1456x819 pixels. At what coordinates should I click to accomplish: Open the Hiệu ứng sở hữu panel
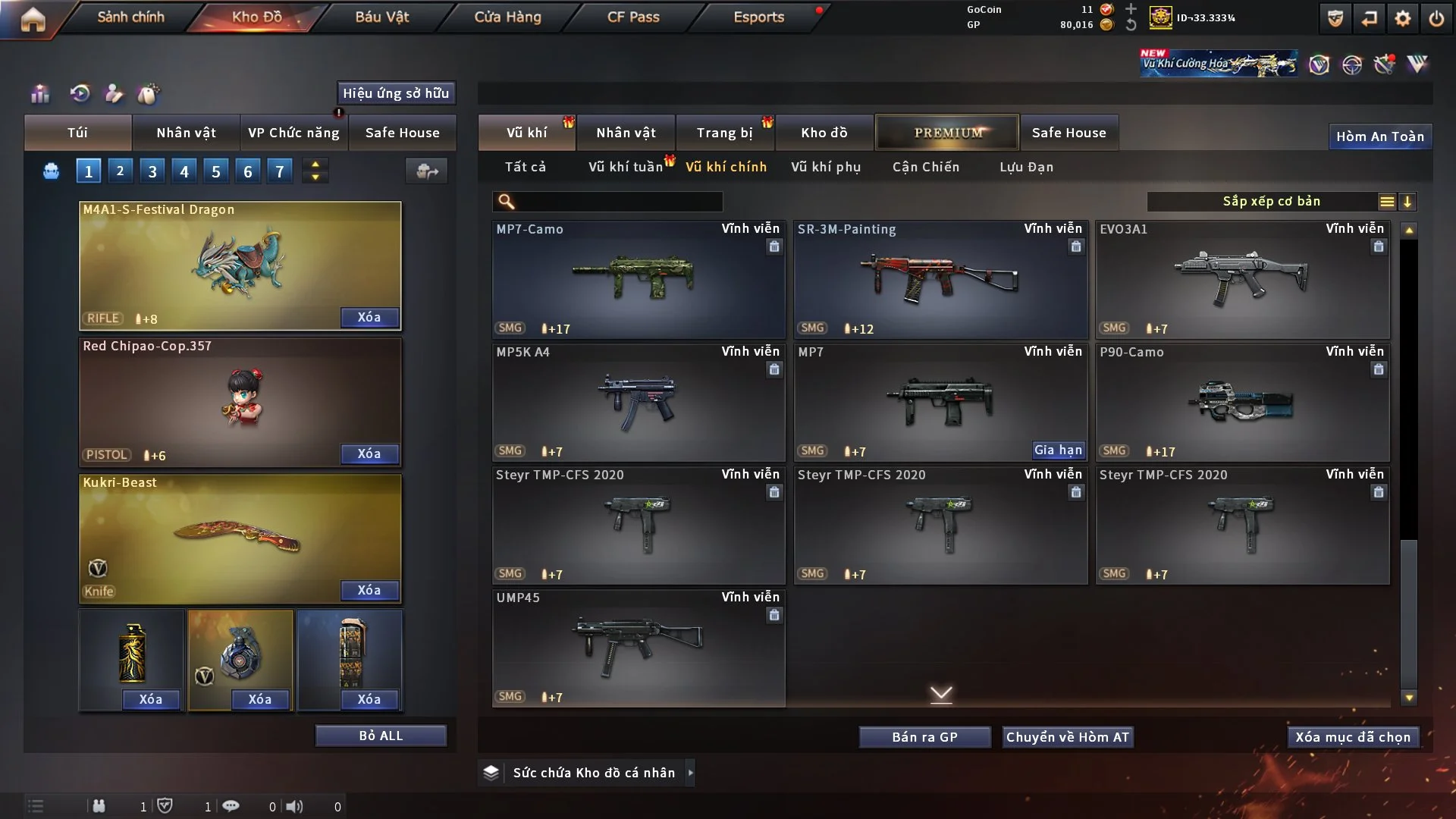pos(396,93)
